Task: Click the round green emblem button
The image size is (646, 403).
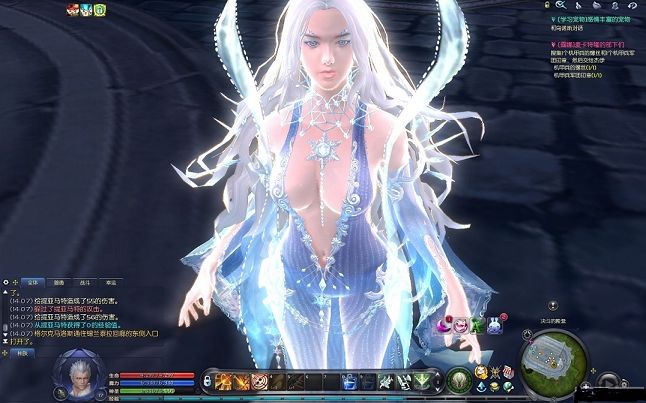Action: tap(460, 380)
